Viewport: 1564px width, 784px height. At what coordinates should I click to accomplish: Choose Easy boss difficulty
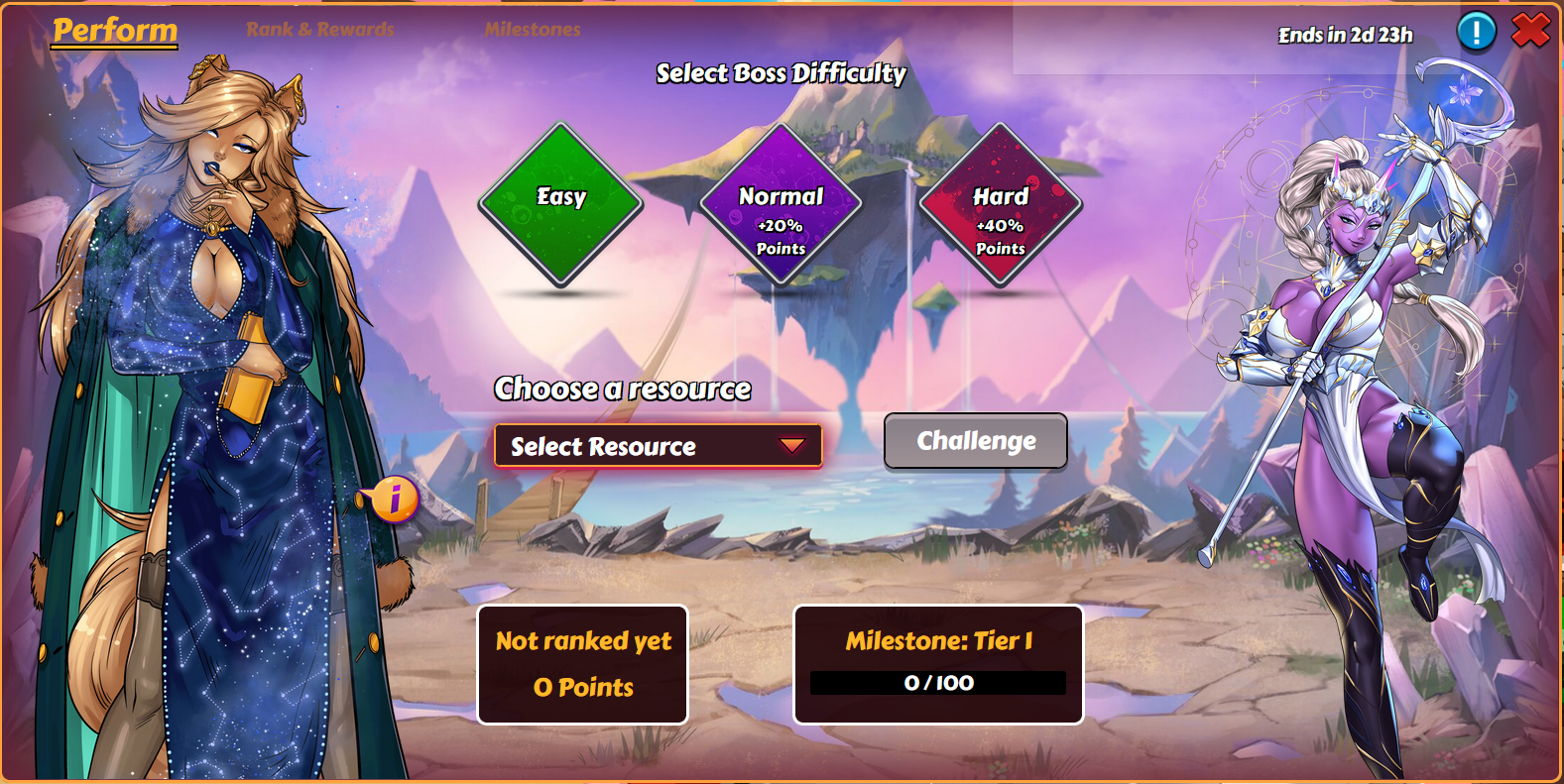pos(561,204)
